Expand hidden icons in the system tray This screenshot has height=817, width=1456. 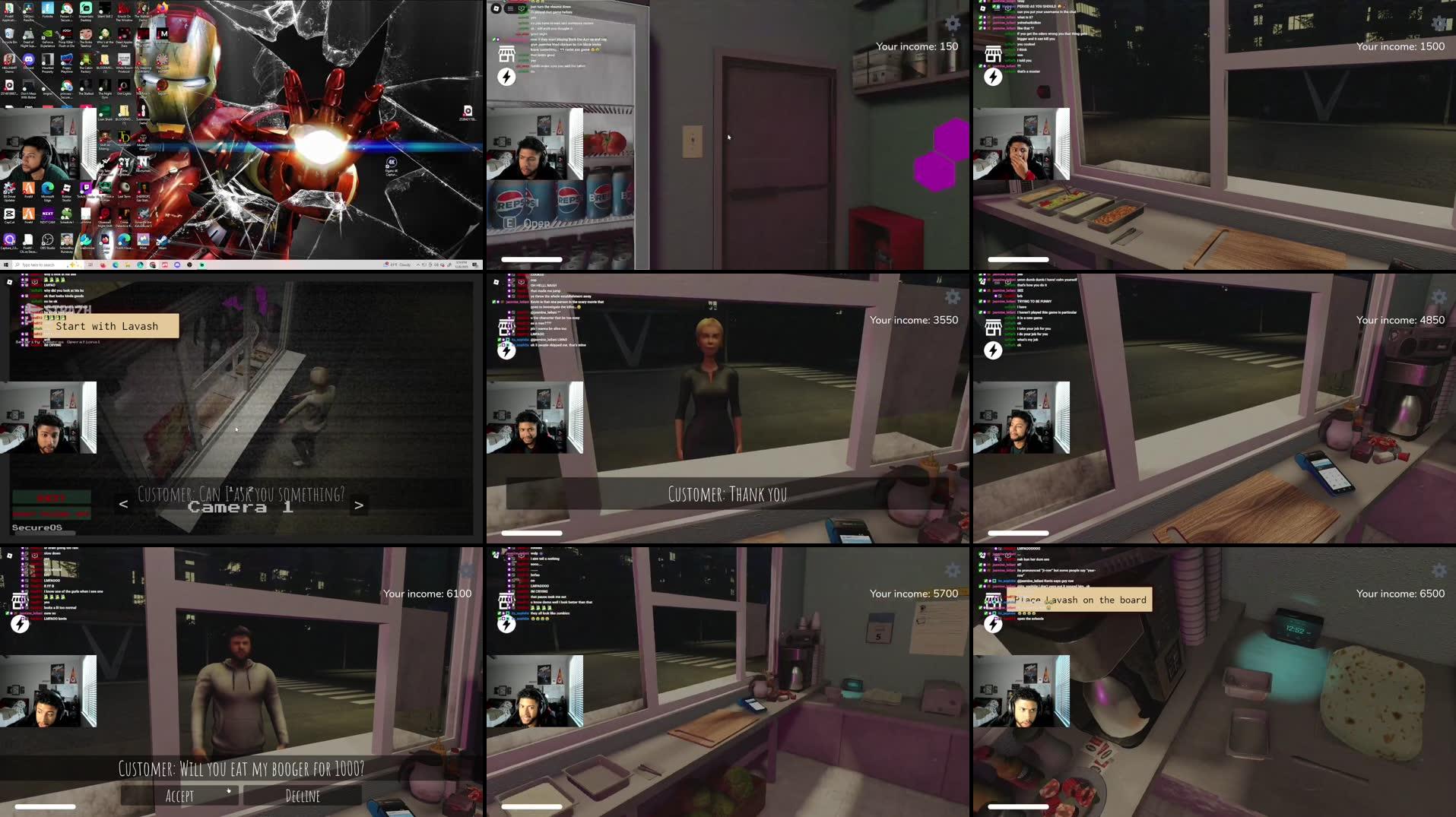419,264
